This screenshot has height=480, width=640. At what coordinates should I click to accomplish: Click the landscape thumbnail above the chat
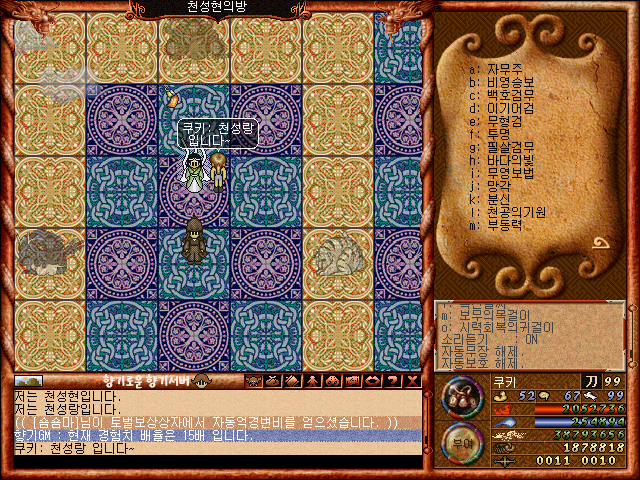click(28, 380)
